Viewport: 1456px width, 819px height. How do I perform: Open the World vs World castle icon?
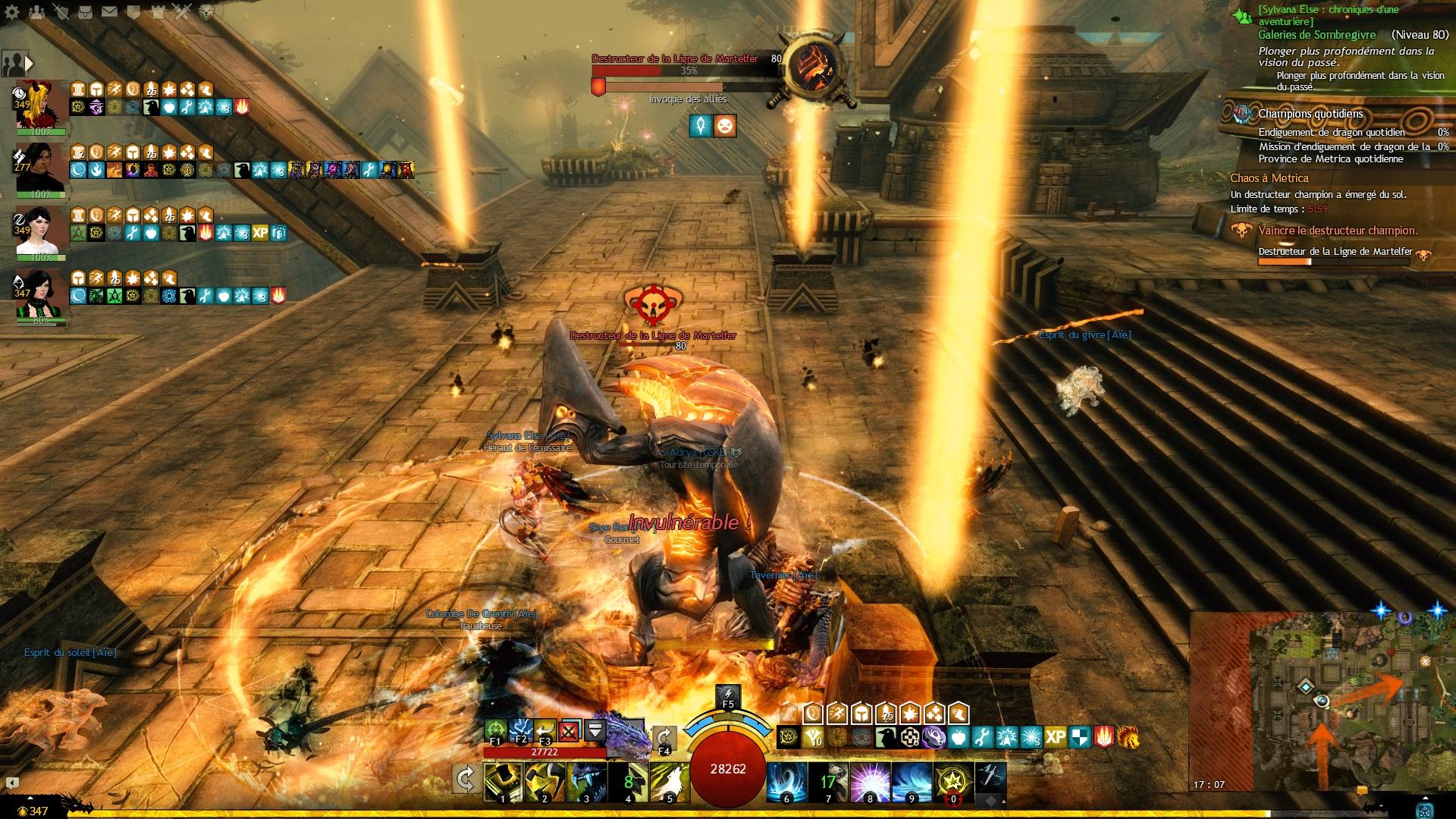click(x=158, y=11)
